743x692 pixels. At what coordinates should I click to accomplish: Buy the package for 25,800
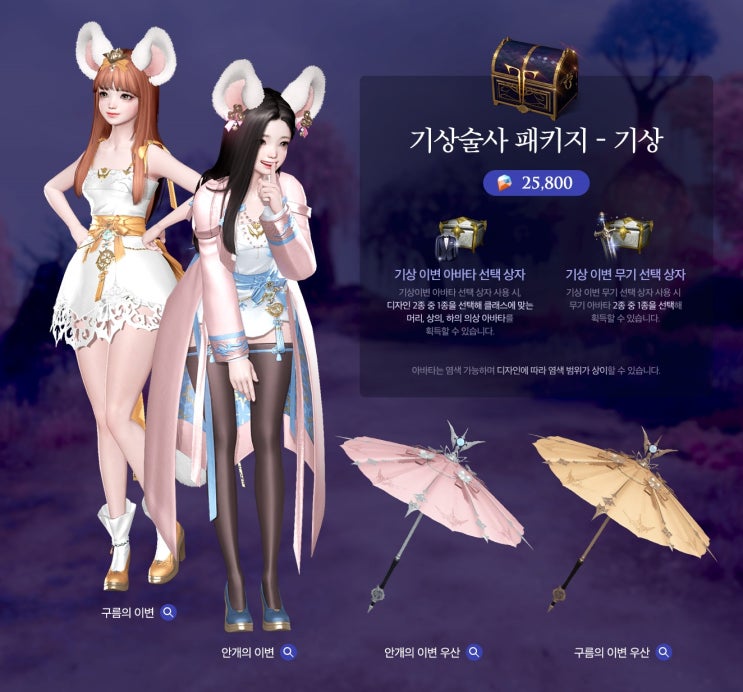pos(536,183)
